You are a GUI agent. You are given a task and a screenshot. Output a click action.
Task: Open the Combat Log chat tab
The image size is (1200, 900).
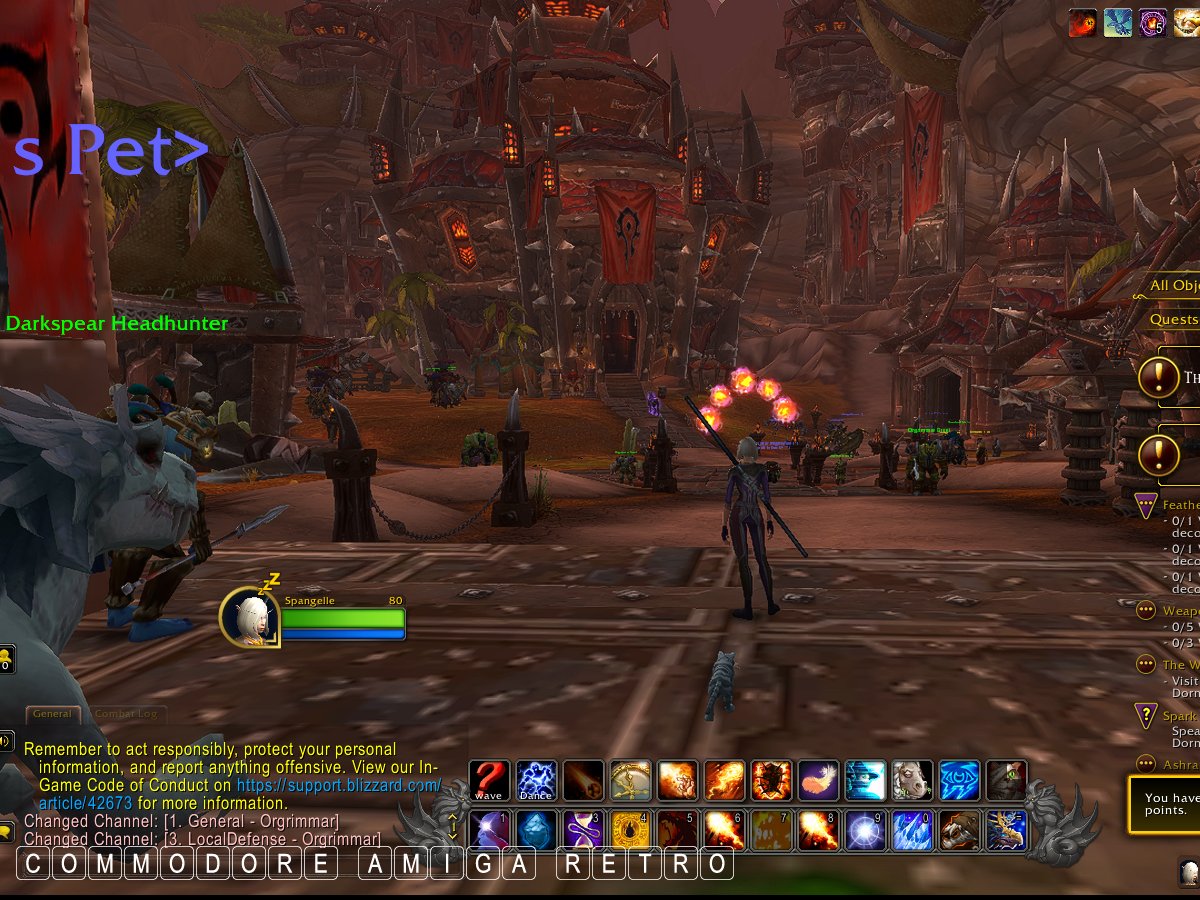click(x=127, y=714)
